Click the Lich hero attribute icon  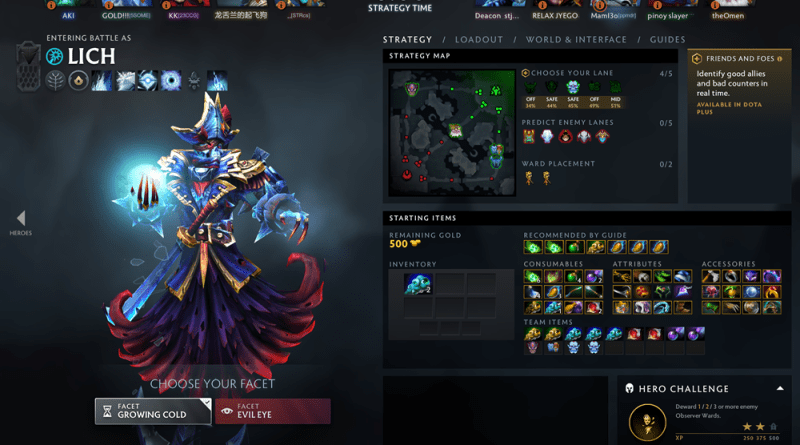(x=53, y=57)
